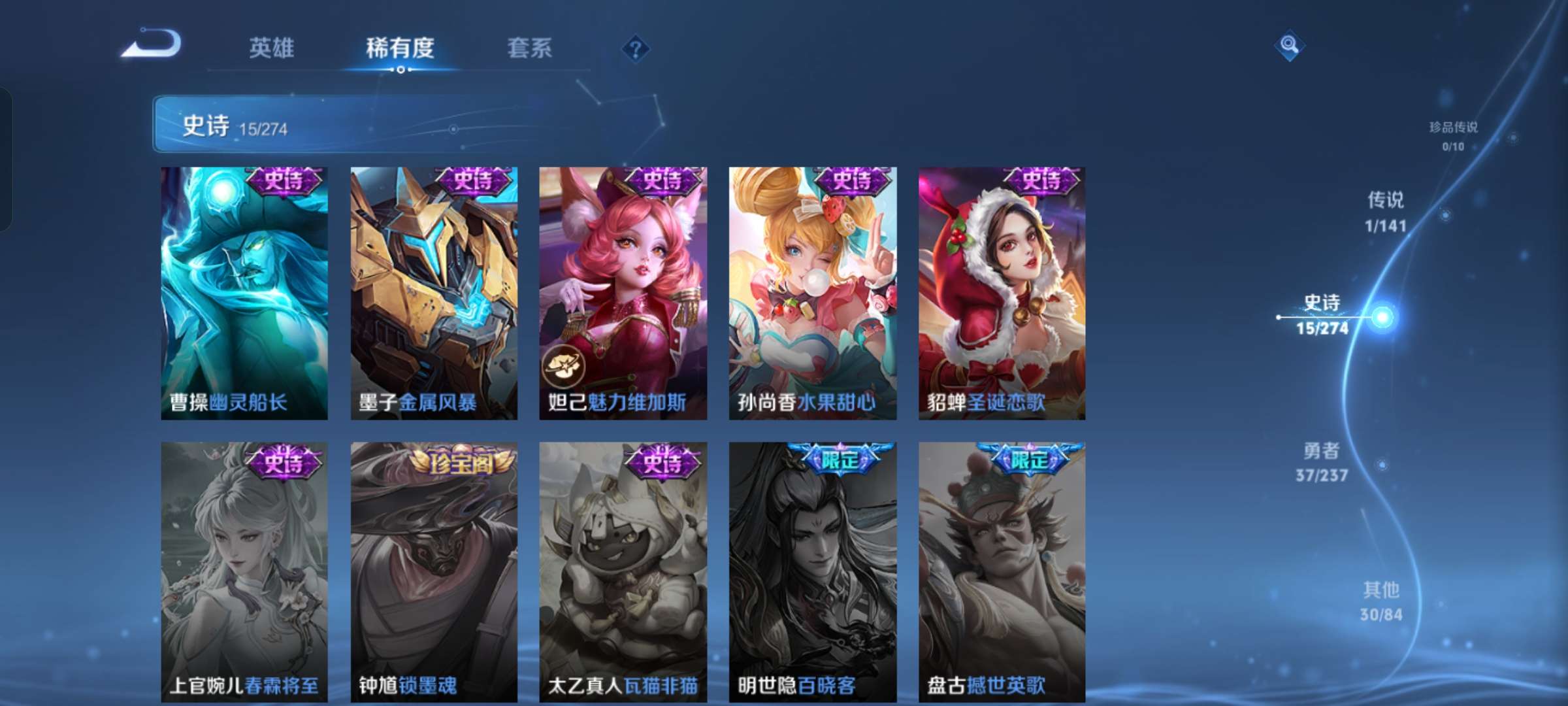Screen dimensions: 1568x706
Task: Choose the 墨子 金属风暴 skin card
Action: coord(434,293)
